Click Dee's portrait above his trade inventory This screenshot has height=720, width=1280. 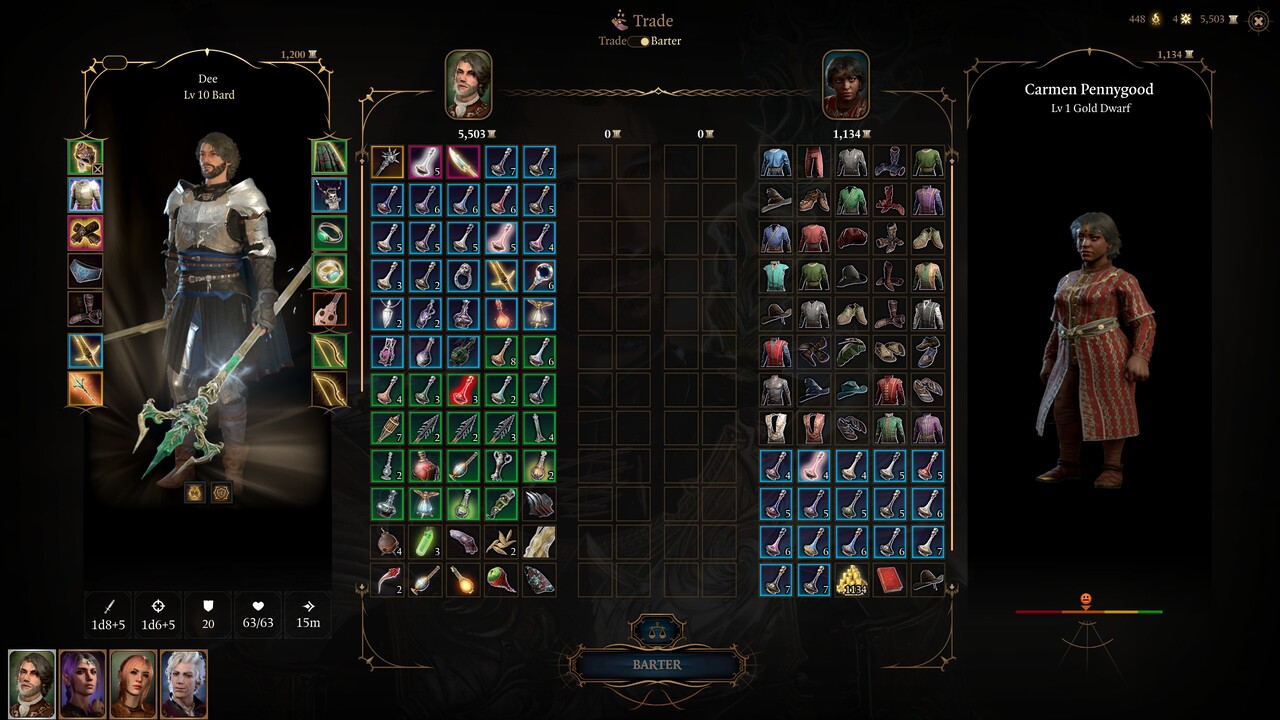(x=470, y=84)
